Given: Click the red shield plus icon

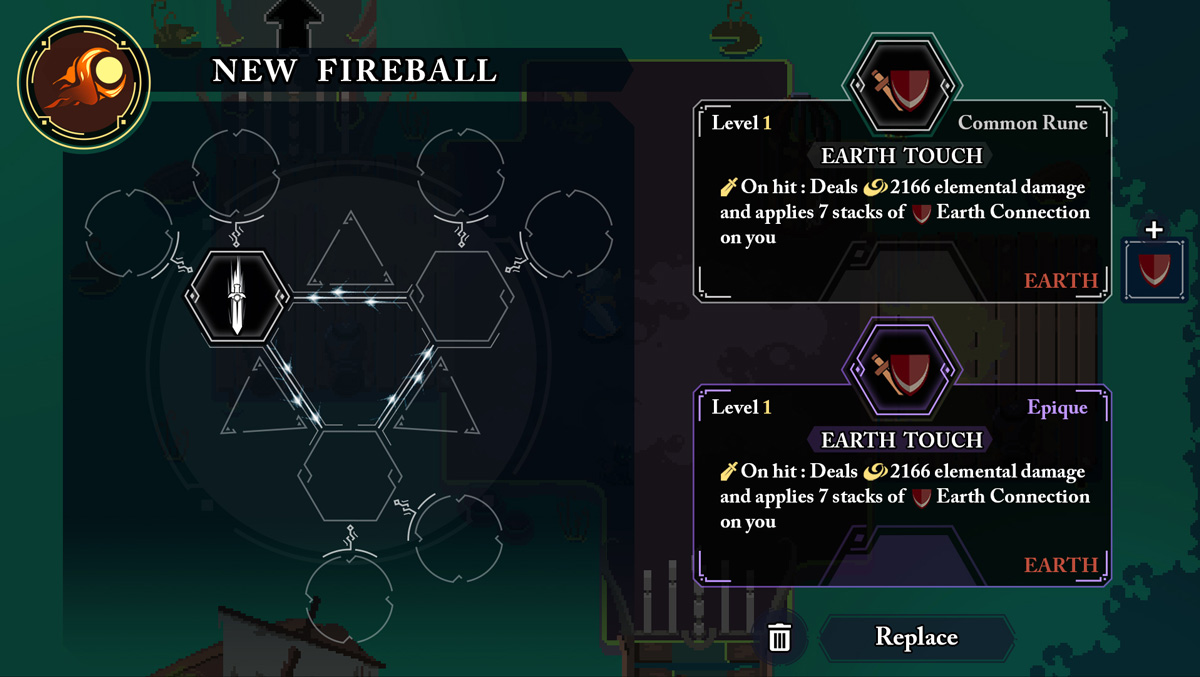Looking at the screenshot, I should pyautogui.click(x=1154, y=267).
